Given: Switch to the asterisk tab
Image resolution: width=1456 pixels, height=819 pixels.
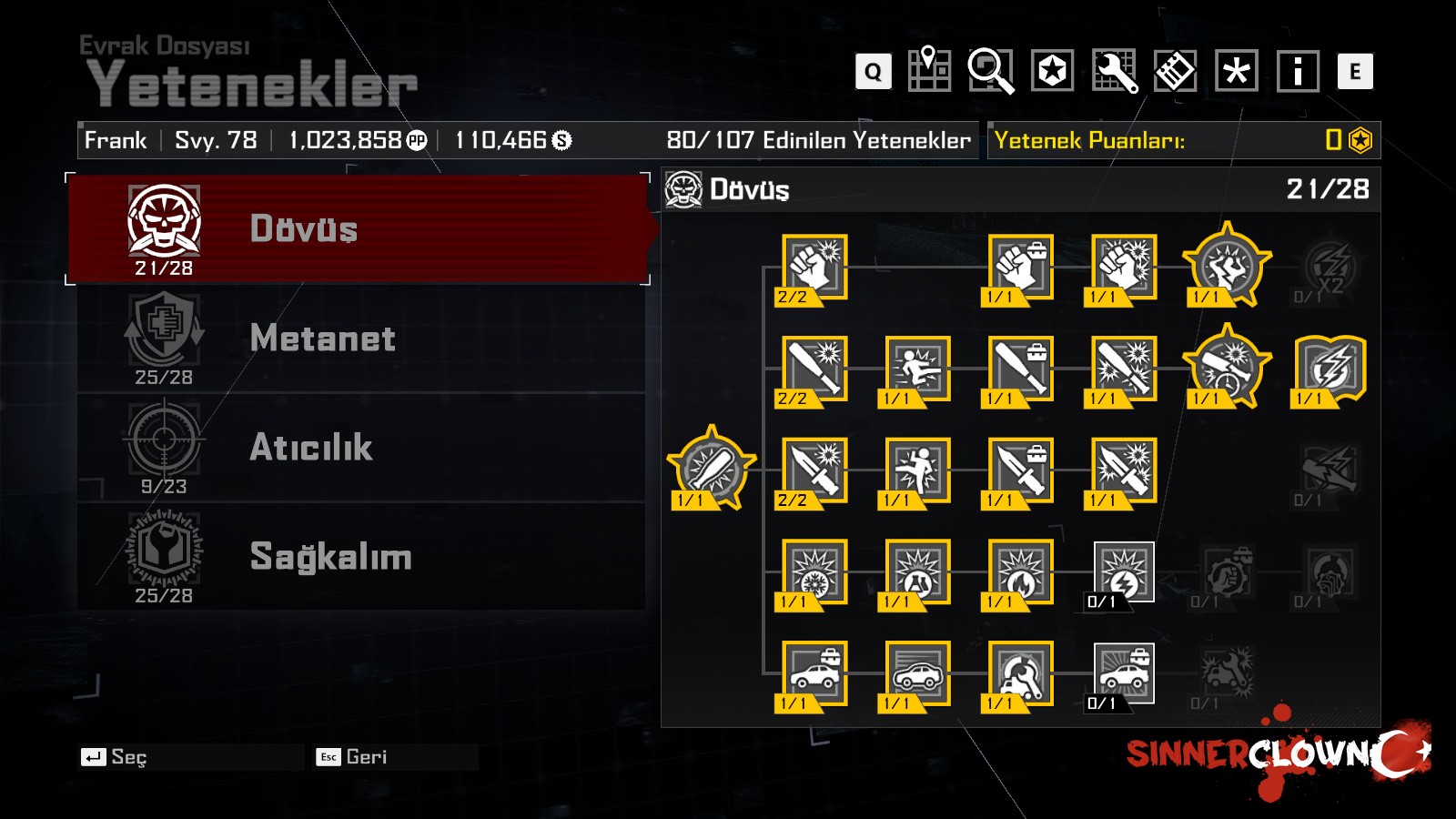Looking at the screenshot, I should click(1237, 70).
